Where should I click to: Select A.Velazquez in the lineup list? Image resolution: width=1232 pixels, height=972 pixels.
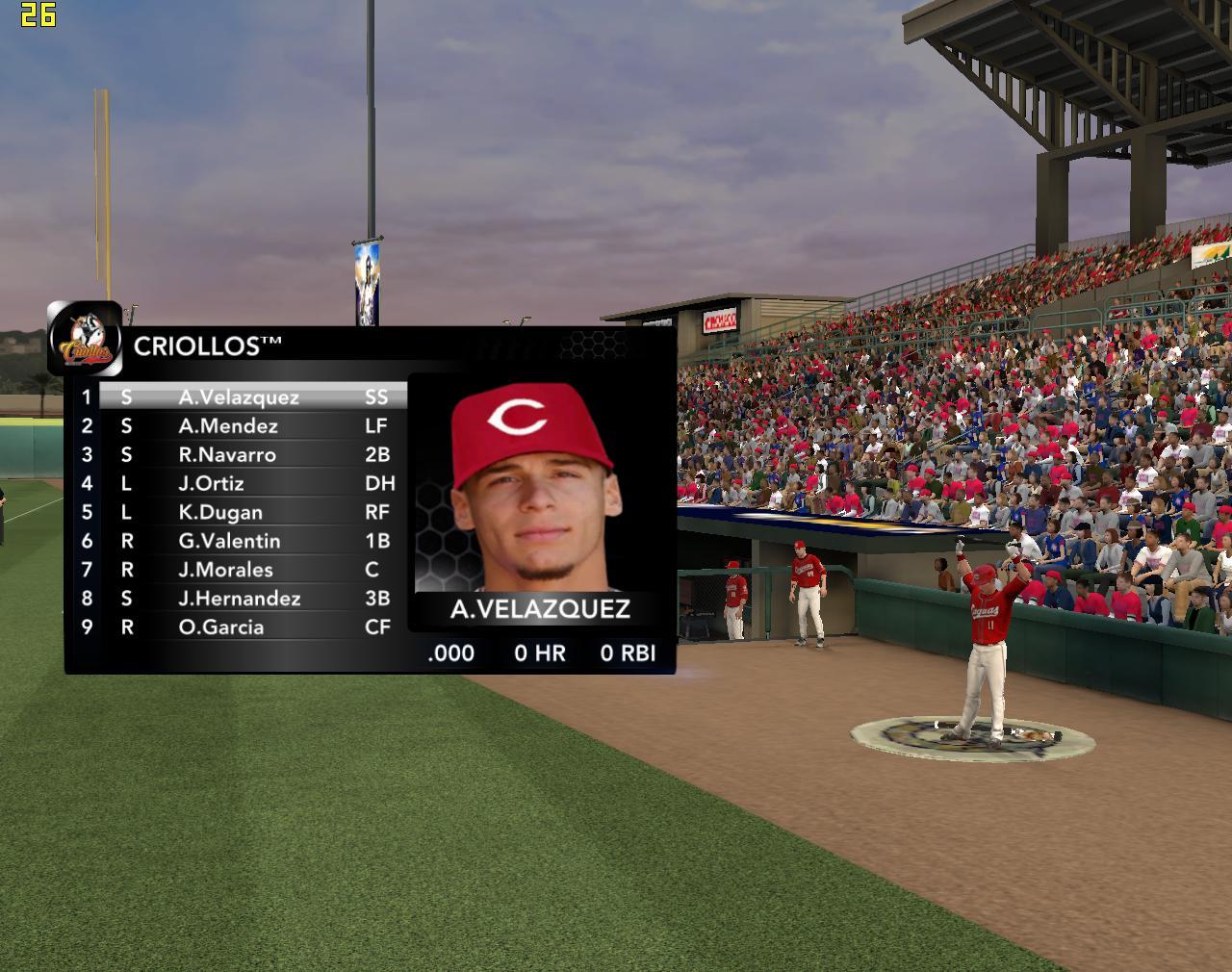[239, 397]
